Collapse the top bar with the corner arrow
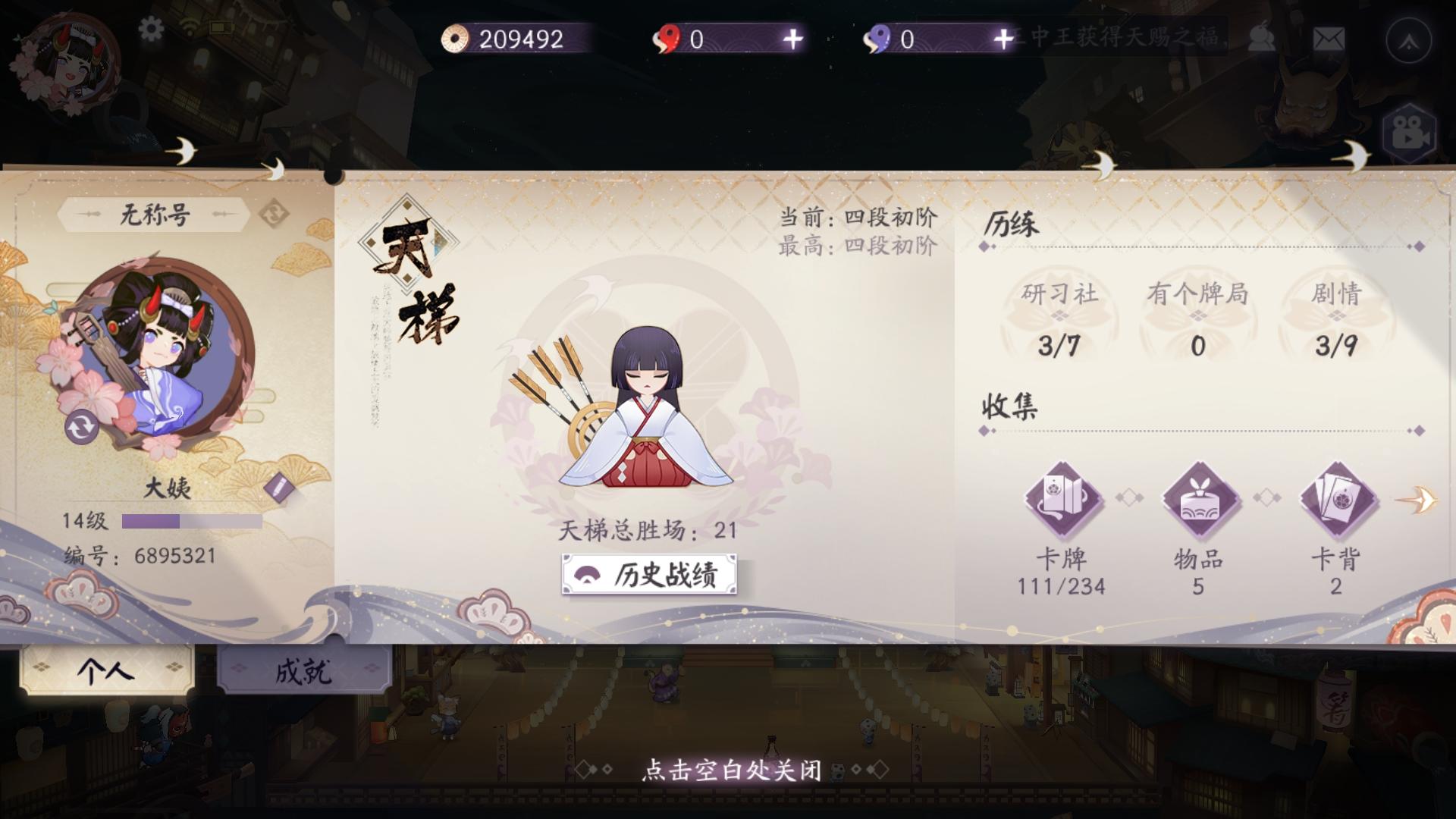This screenshot has height=819, width=1456. click(x=1409, y=39)
